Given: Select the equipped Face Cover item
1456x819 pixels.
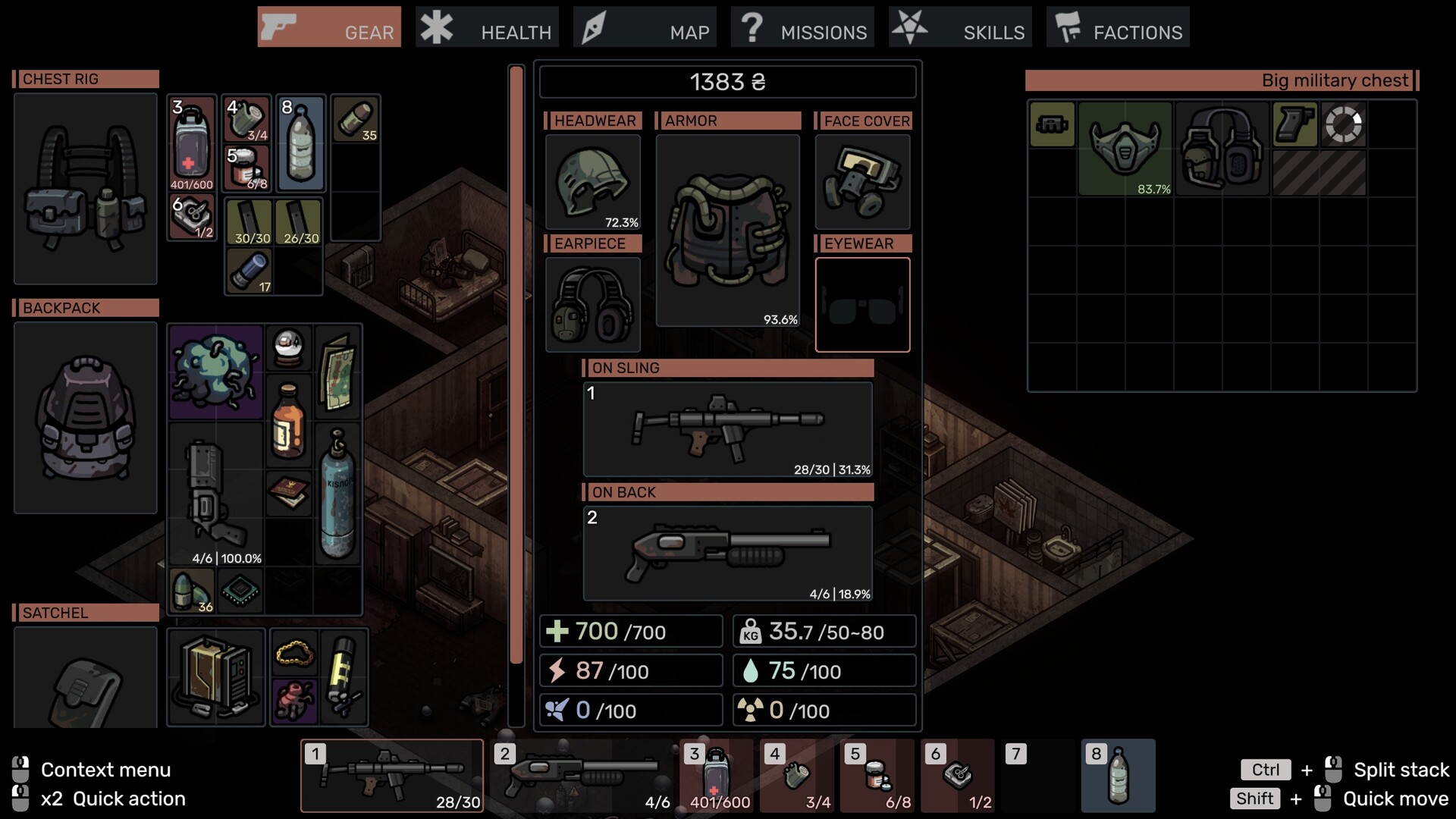Looking at the screenshot, I should [x=862, y=180].
